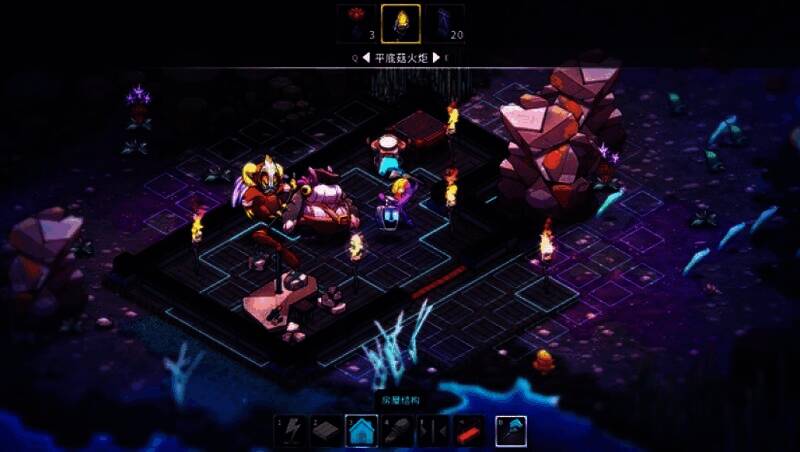Viewport: 800px width, 452px height.
Task: Click the right arrow beside 平底菇火炬
Action: point(437,58)
